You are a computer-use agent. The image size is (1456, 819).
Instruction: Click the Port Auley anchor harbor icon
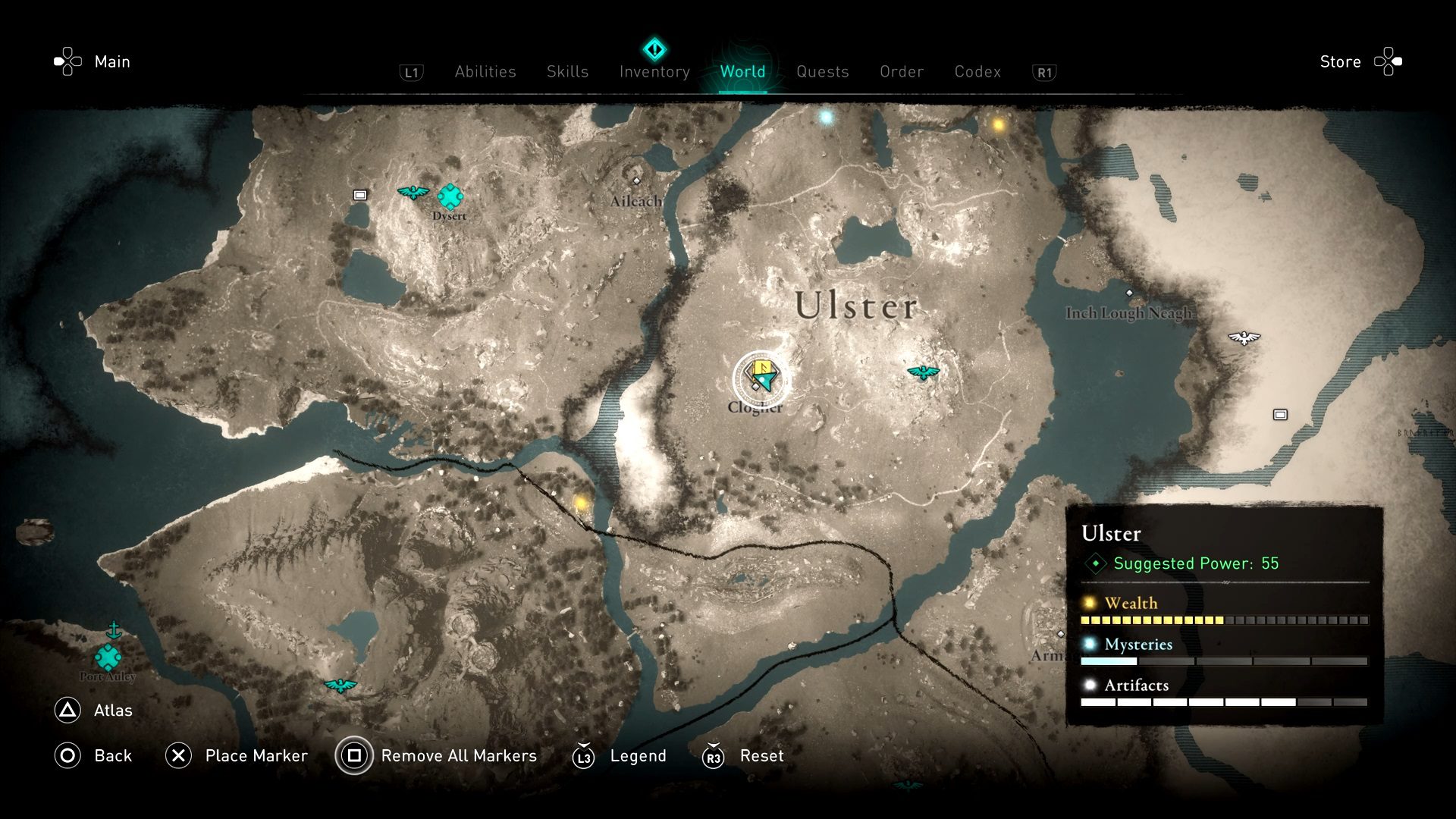tap(114, 630)
